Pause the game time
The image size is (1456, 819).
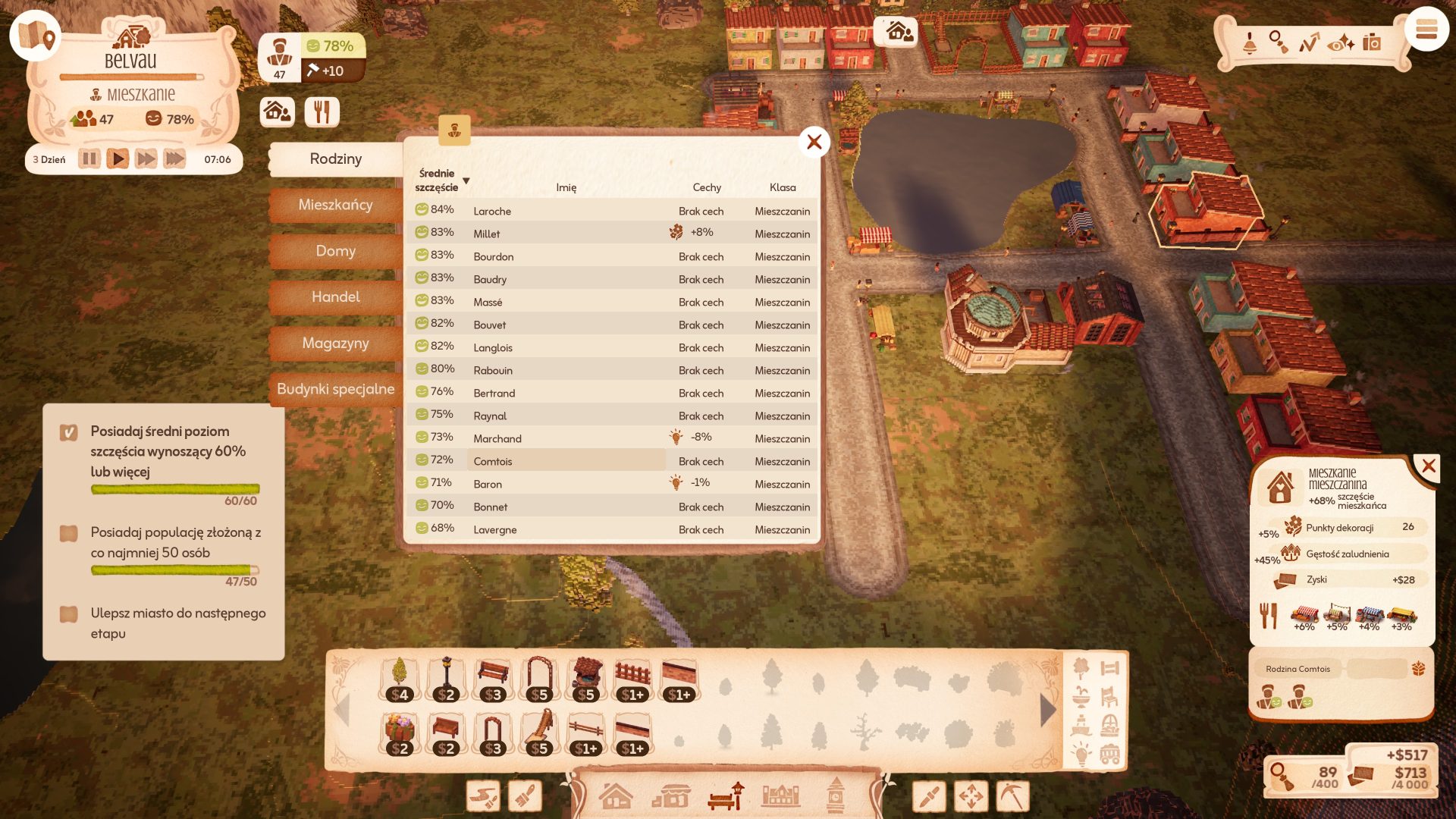[x=89, y=159]
